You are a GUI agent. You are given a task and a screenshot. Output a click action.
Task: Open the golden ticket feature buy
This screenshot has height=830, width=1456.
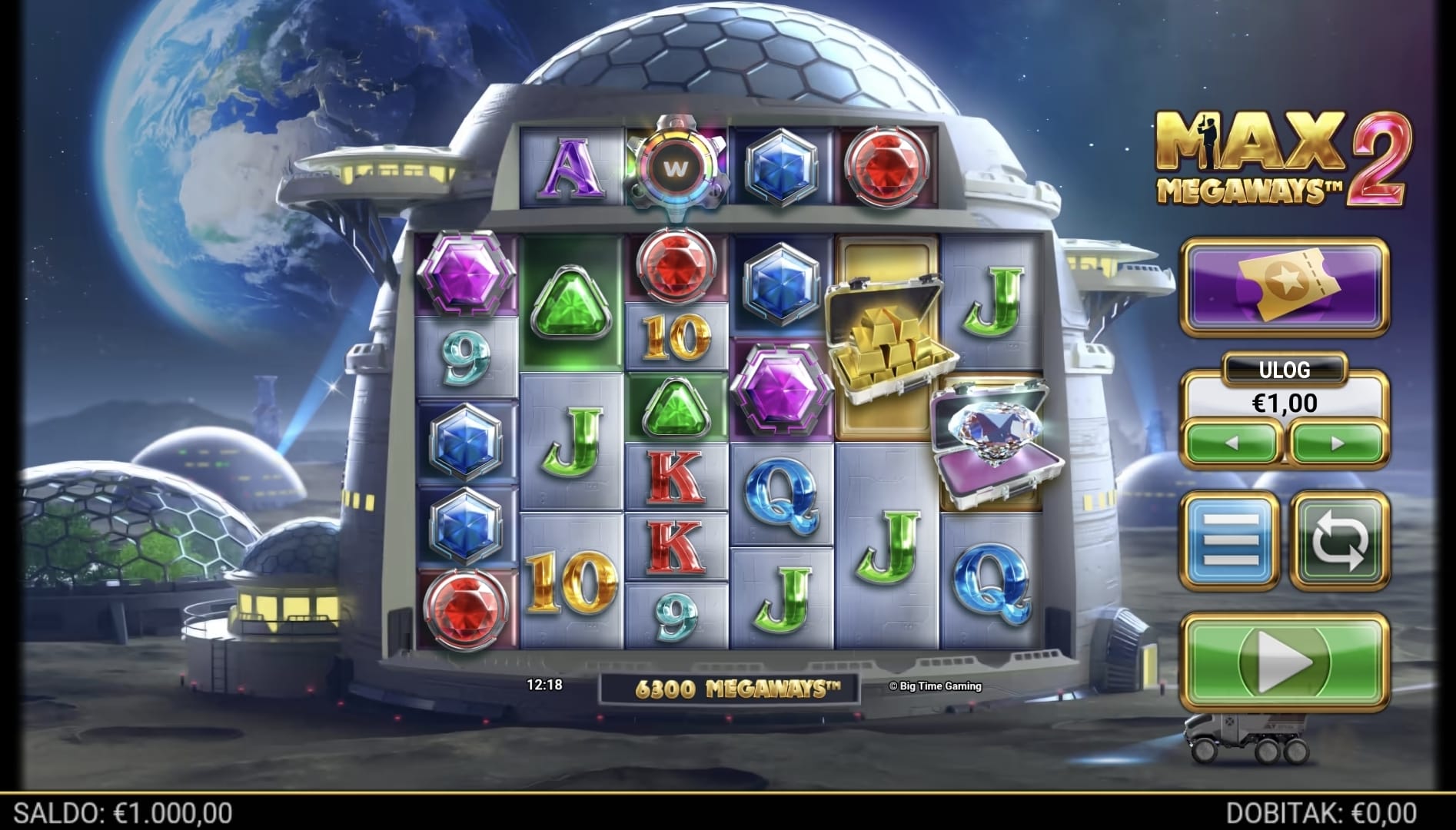[x=1285, y=287]
